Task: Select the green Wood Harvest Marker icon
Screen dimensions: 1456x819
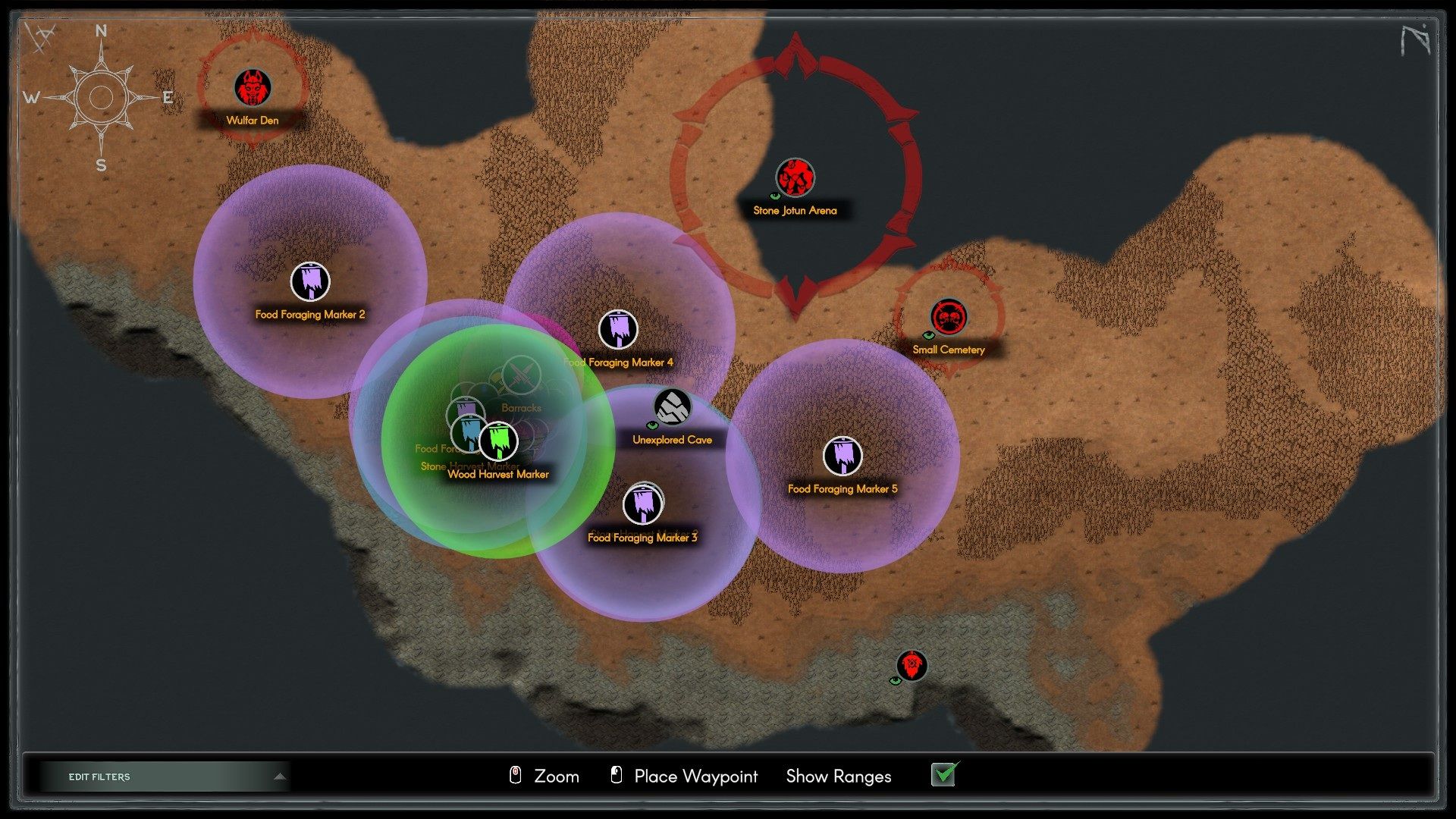Action: pyautogui.click(x=498, y=441)
